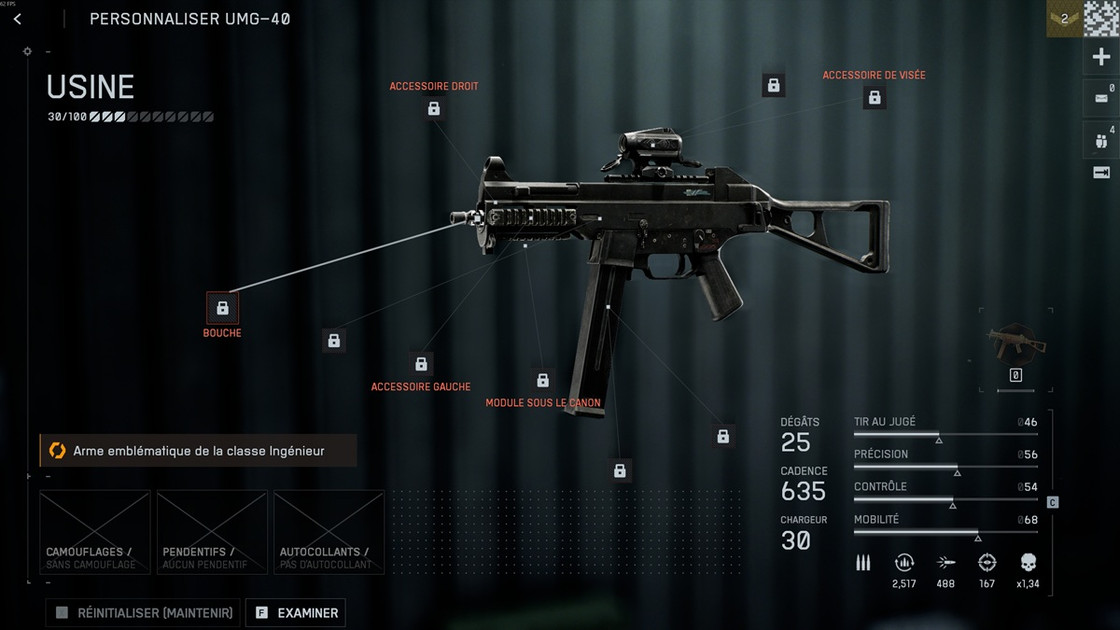Click the pixelated player avatar
Image resolution: width=1120 pixels, height=630 pixels.
click(1101, 19)
